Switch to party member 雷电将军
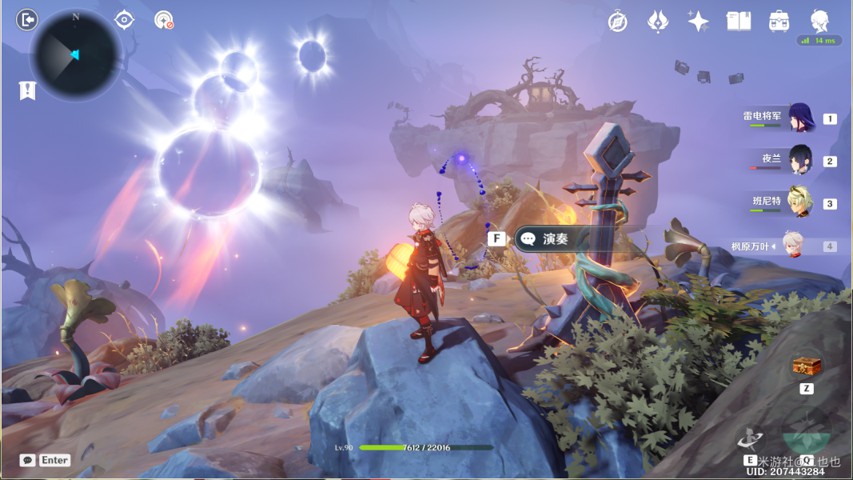Viewport: 853px width, 480px height. pos(800,118)
